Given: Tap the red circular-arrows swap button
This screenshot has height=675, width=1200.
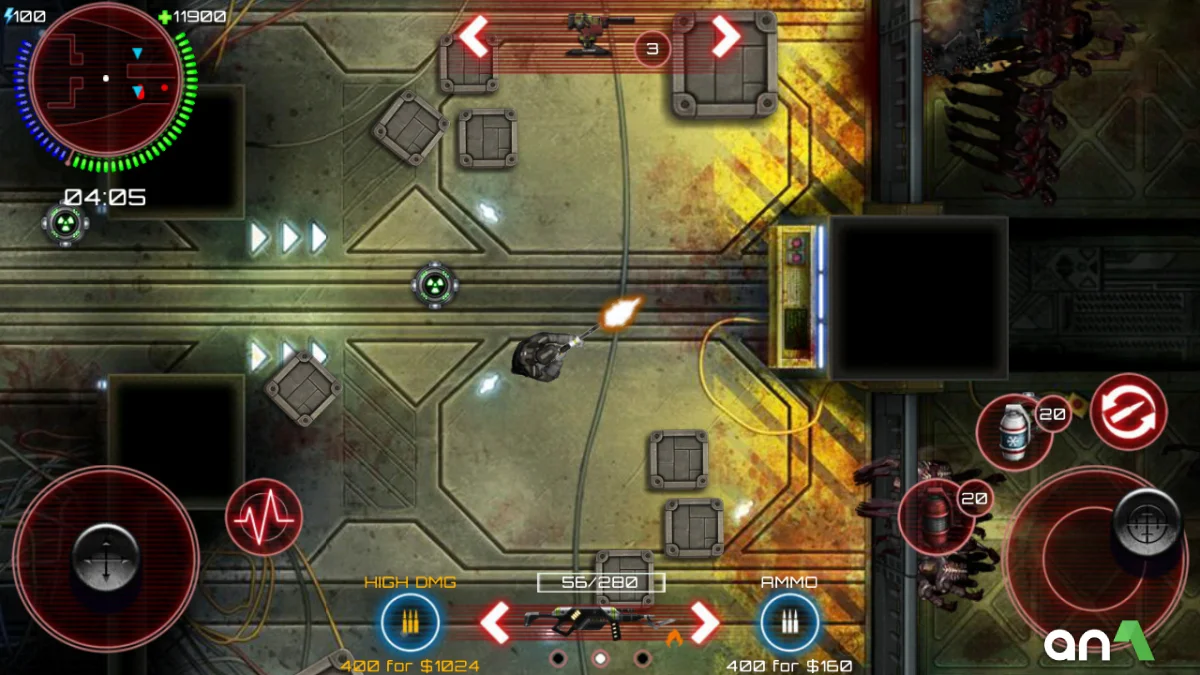Looking at the screenshot, I should 1128,411.
